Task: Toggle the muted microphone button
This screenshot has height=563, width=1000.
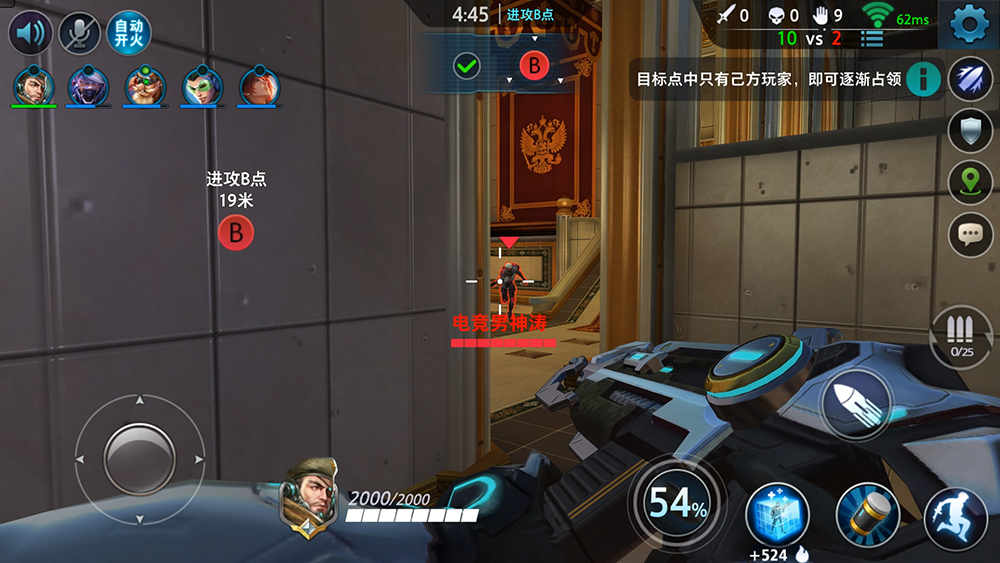Action: tap(79, 33)
